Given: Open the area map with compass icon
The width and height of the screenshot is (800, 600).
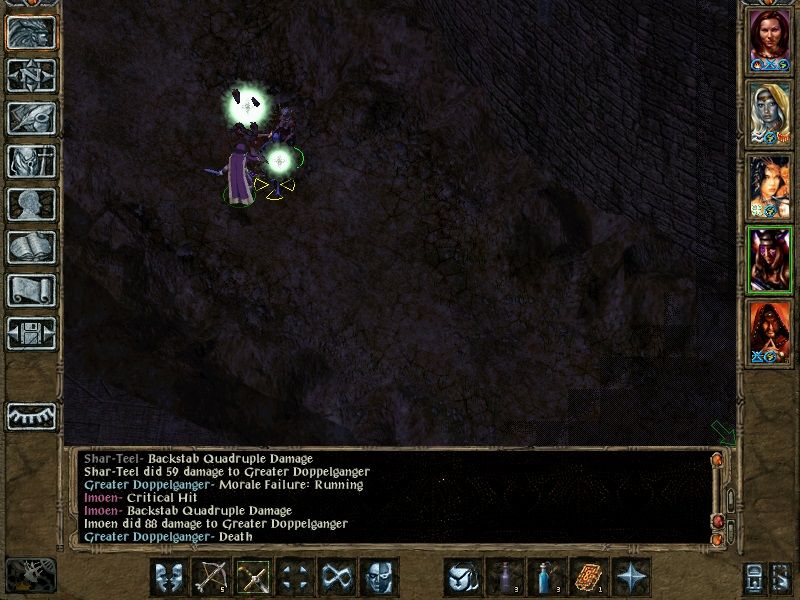Looking at the screenshot, I should [31, 76].
